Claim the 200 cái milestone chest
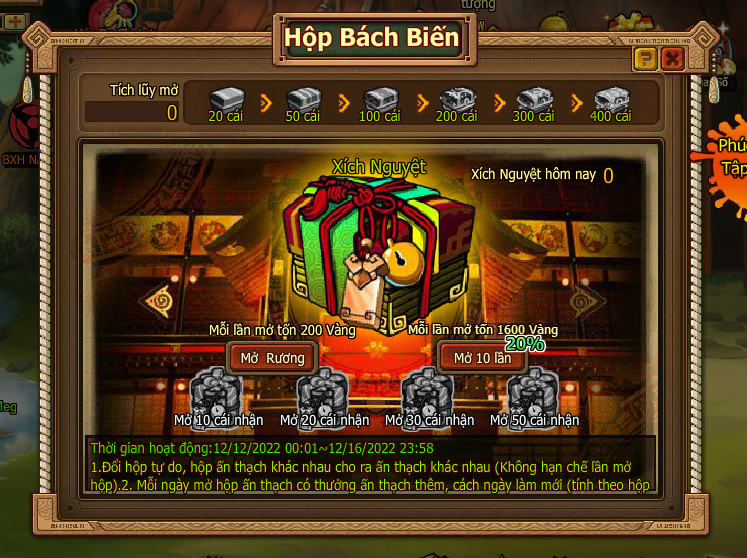This screenshot has height=558, width=747. 456,100
